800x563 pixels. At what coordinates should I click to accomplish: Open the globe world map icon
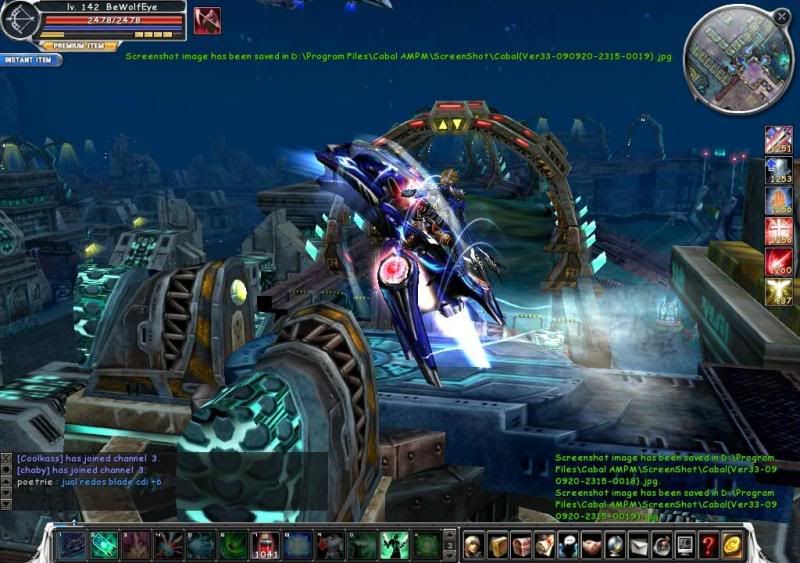coord(615,545)
